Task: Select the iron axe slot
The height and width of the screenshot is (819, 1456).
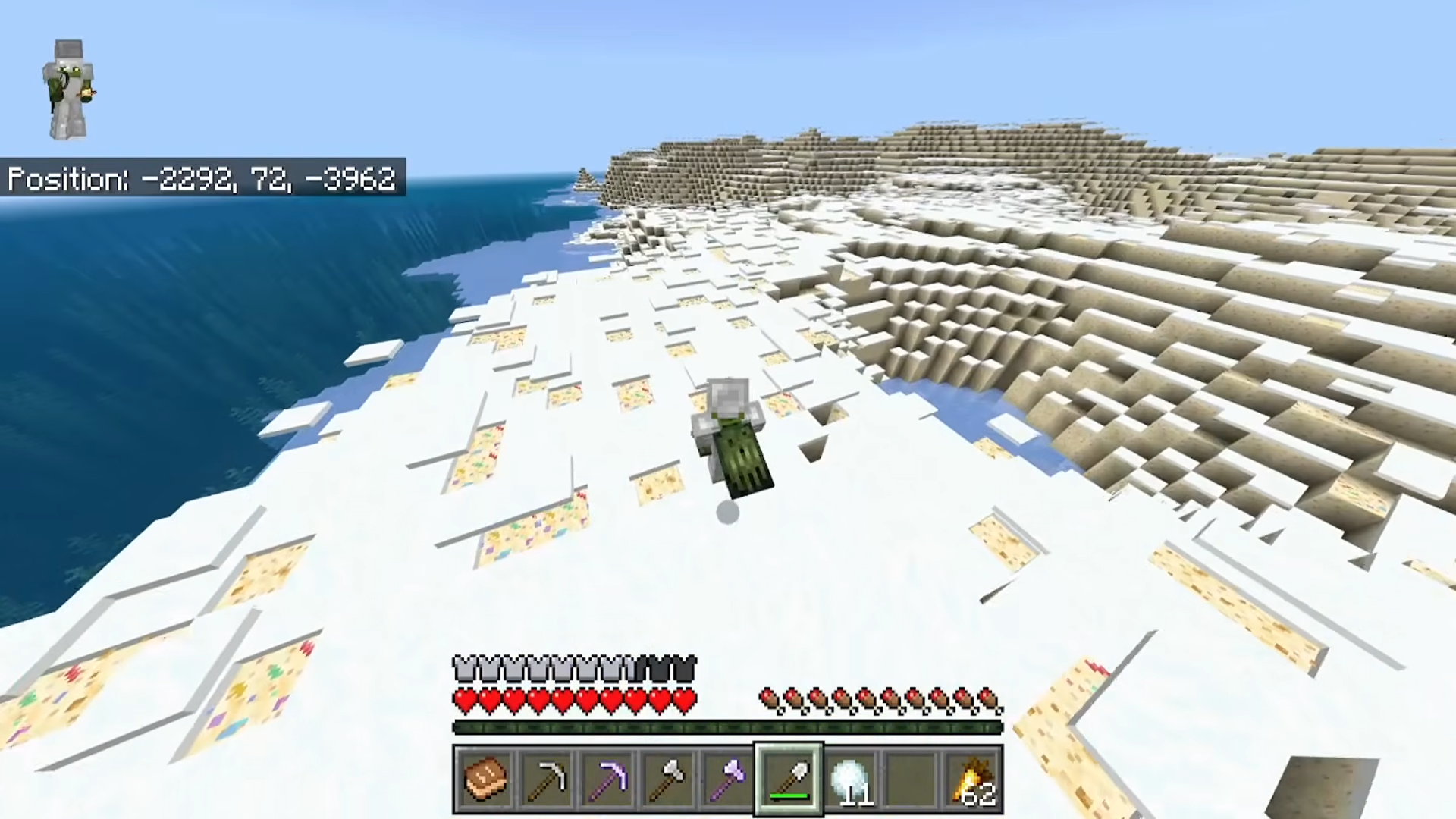Action: (x=667, y=779)
